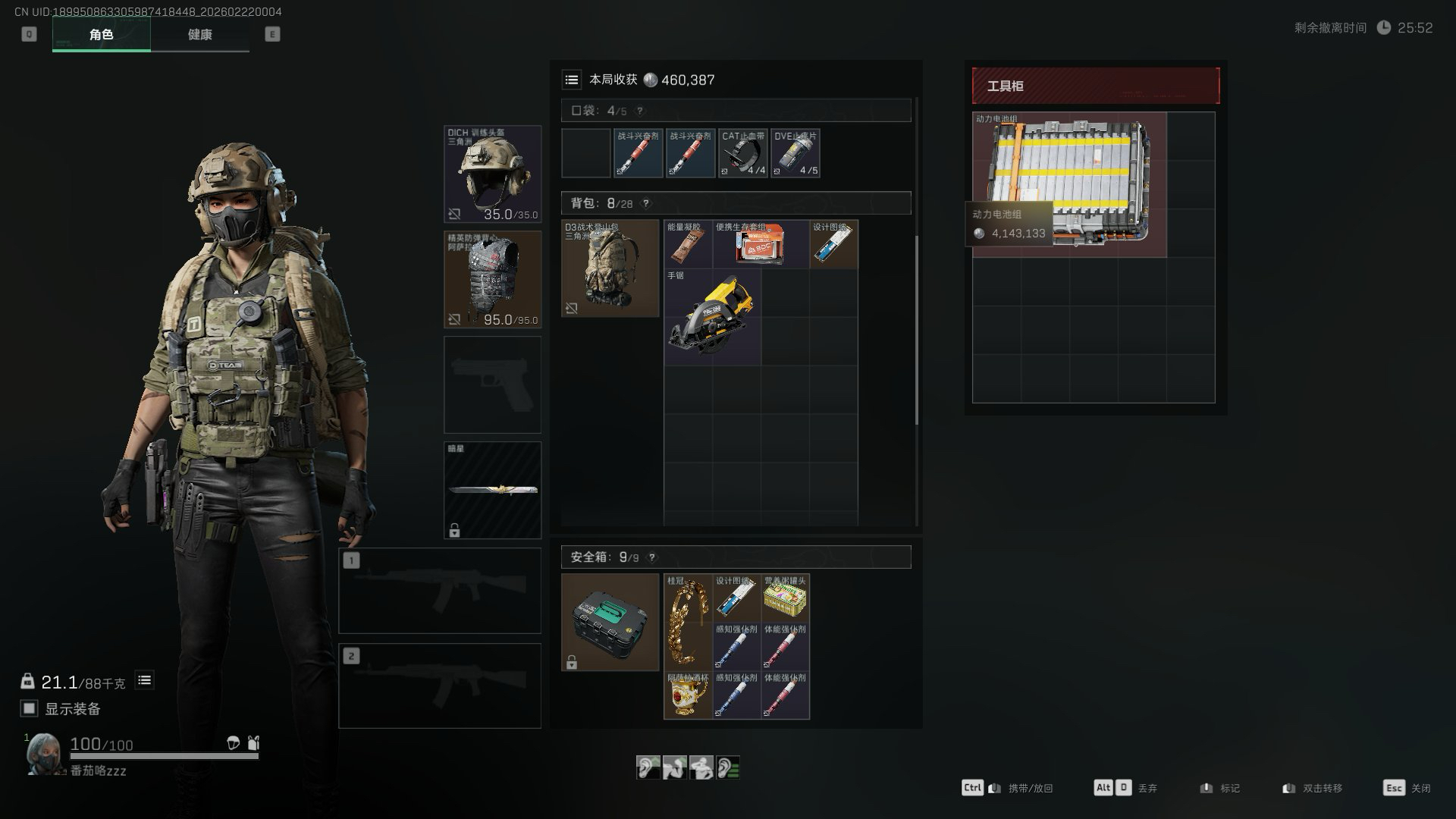The image size is (1456, 819).
Task: Select the DICH training helmet slot
Action: (x=492, y=174)
